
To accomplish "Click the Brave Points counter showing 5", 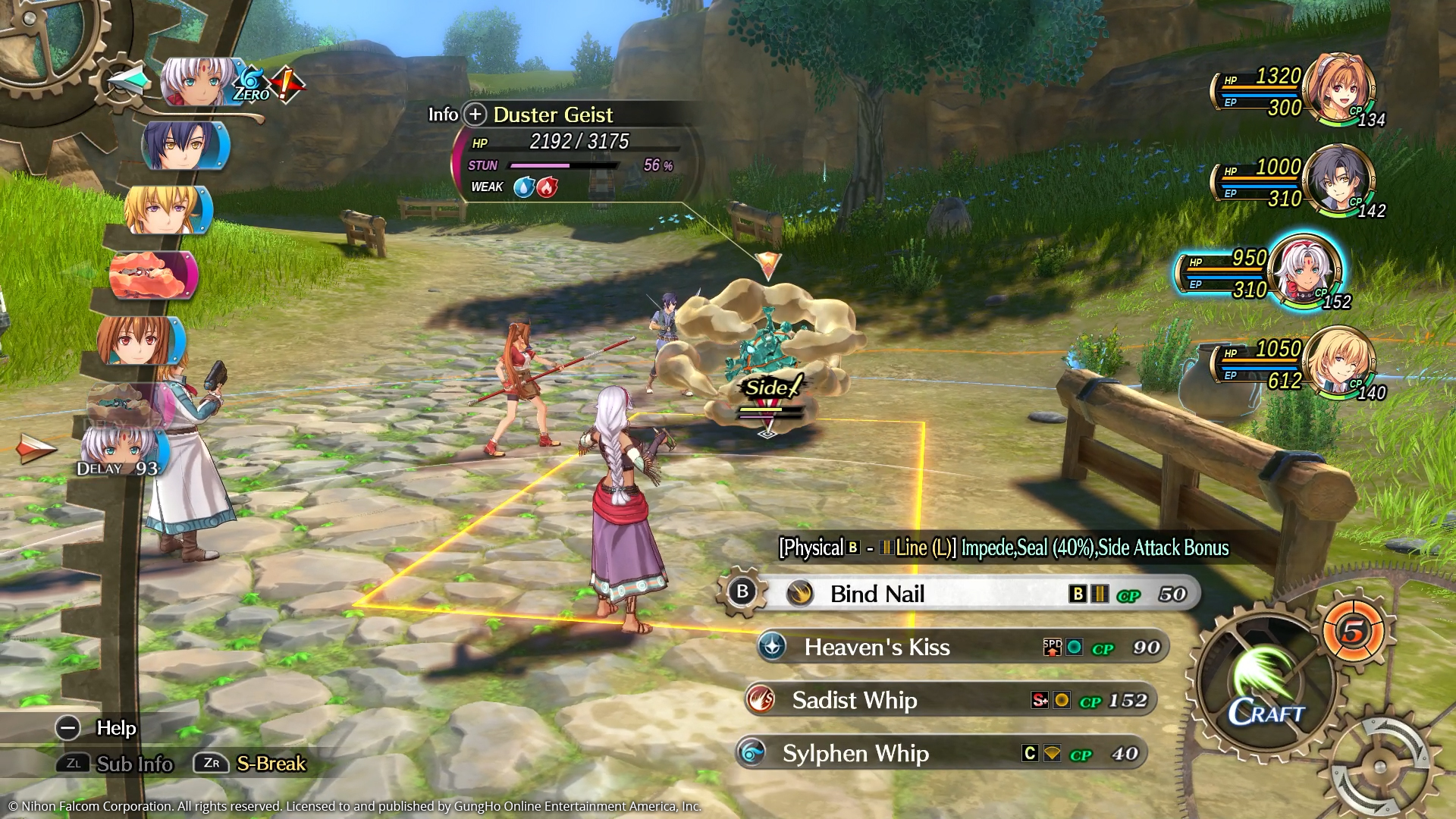I will click(1354, 630).
